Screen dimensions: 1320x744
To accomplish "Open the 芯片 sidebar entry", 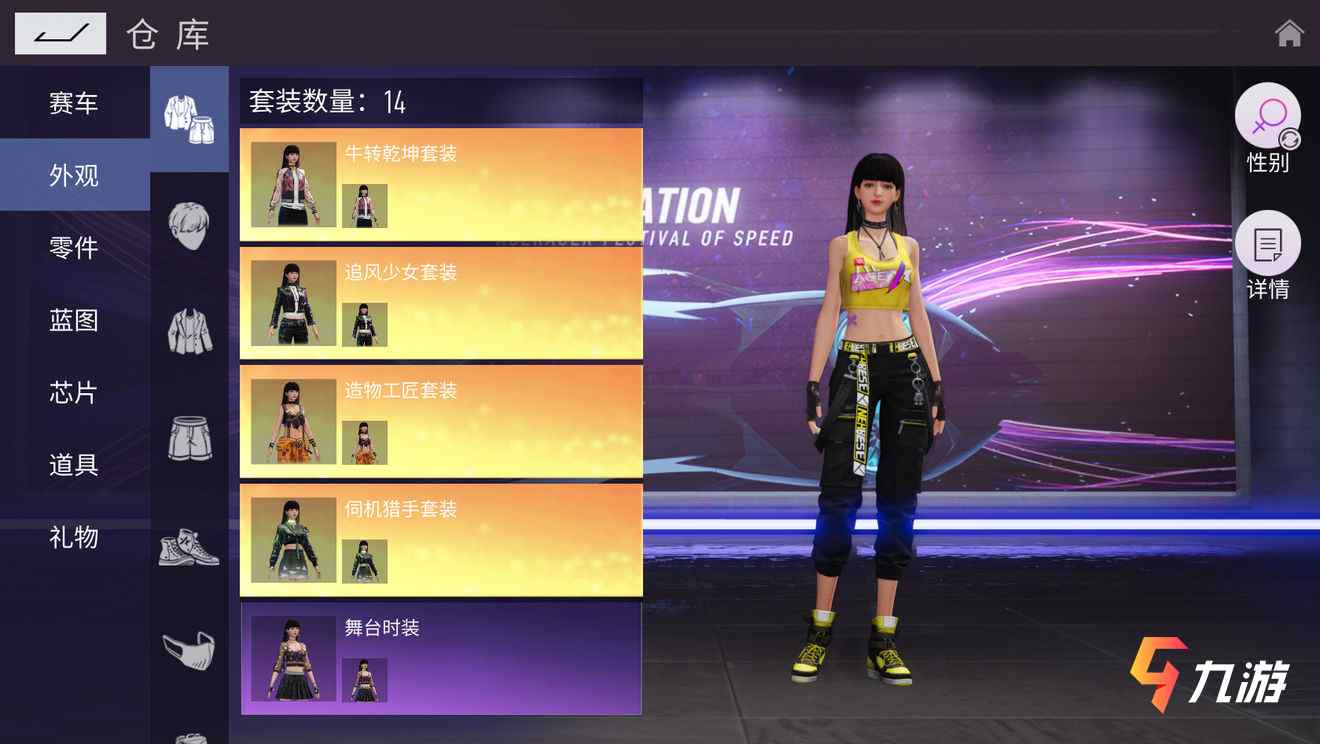I will (72, 393).
